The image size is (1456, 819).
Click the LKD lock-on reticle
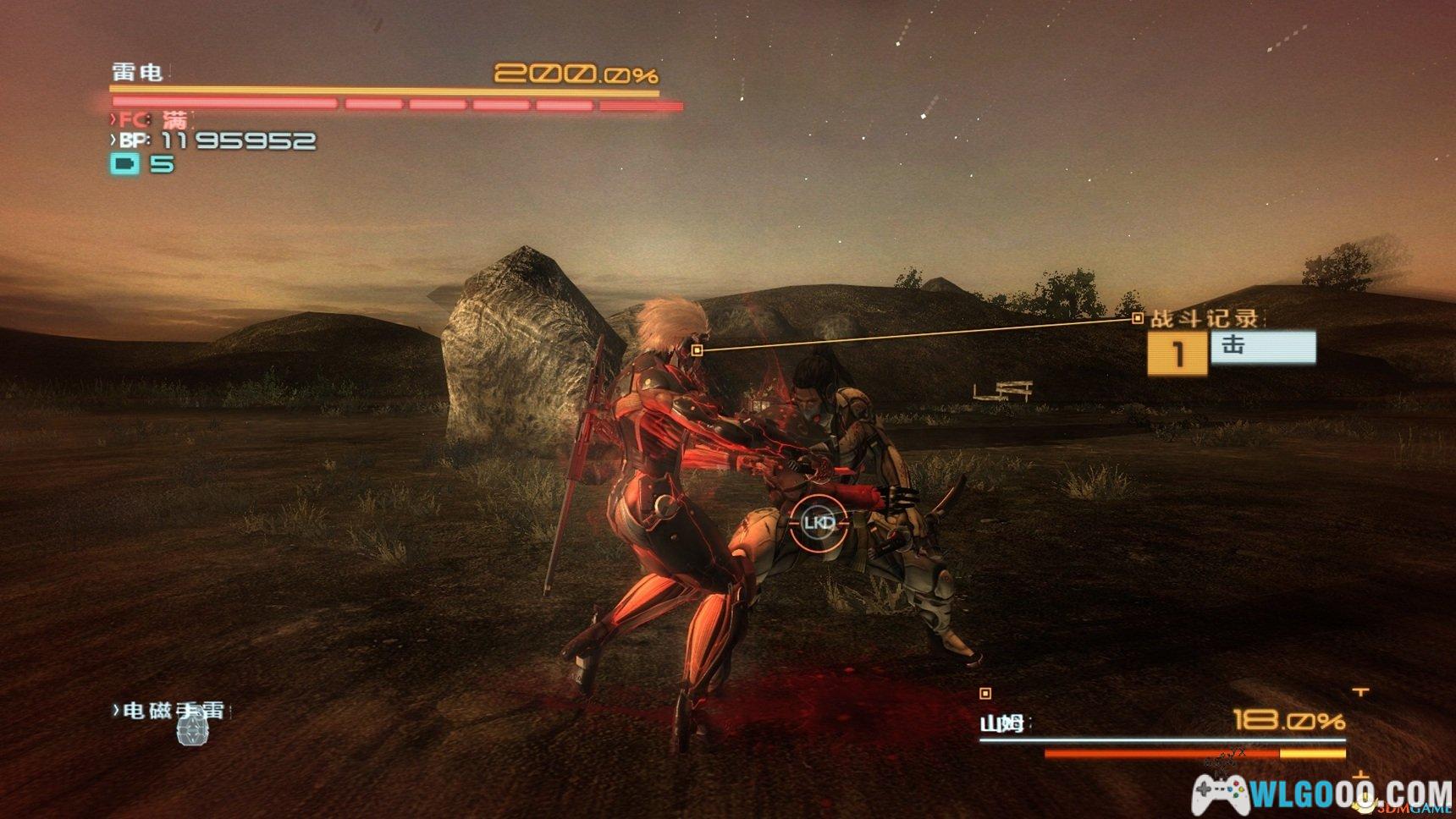pos(819,523)
